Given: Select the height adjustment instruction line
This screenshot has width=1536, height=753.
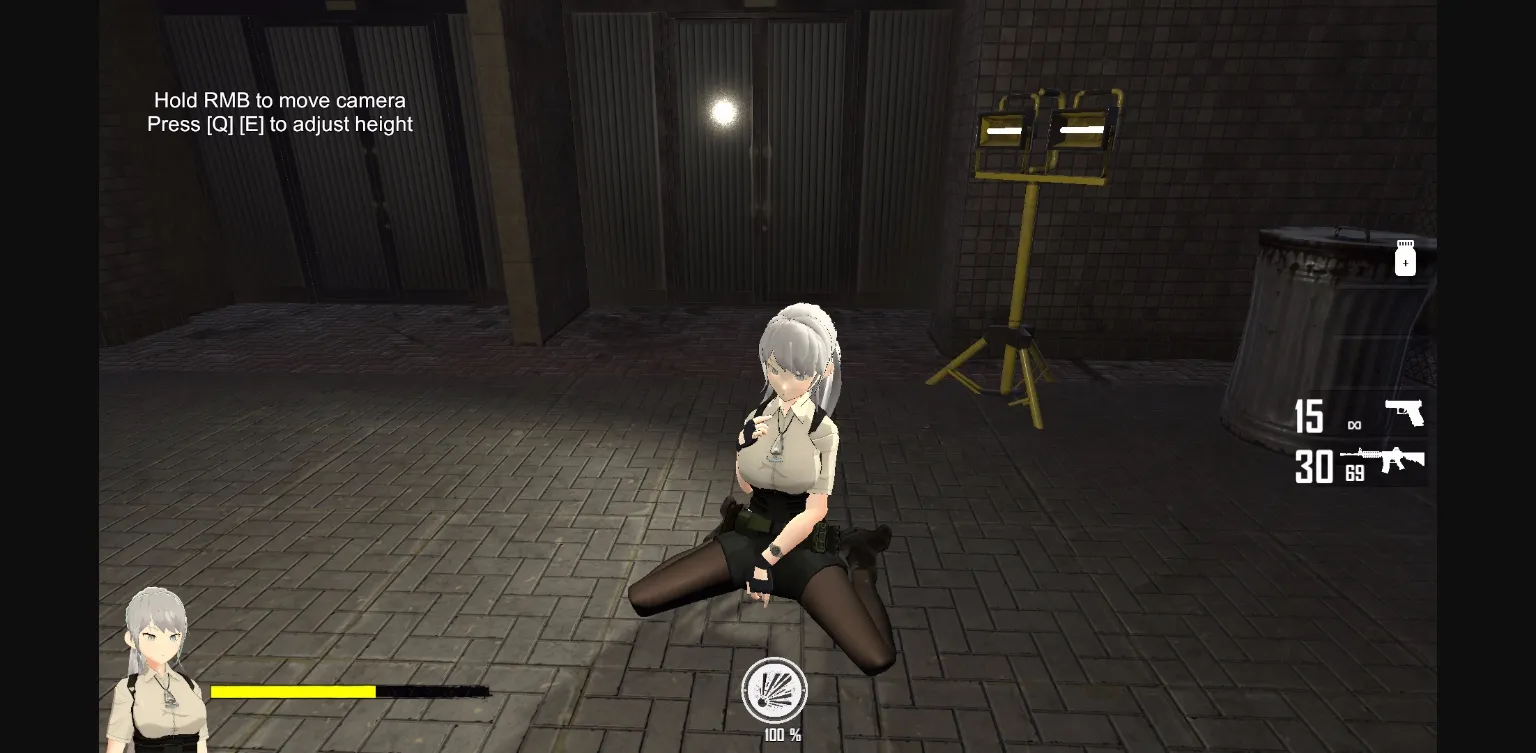Looking at the screenshot, I should (279, 124).
